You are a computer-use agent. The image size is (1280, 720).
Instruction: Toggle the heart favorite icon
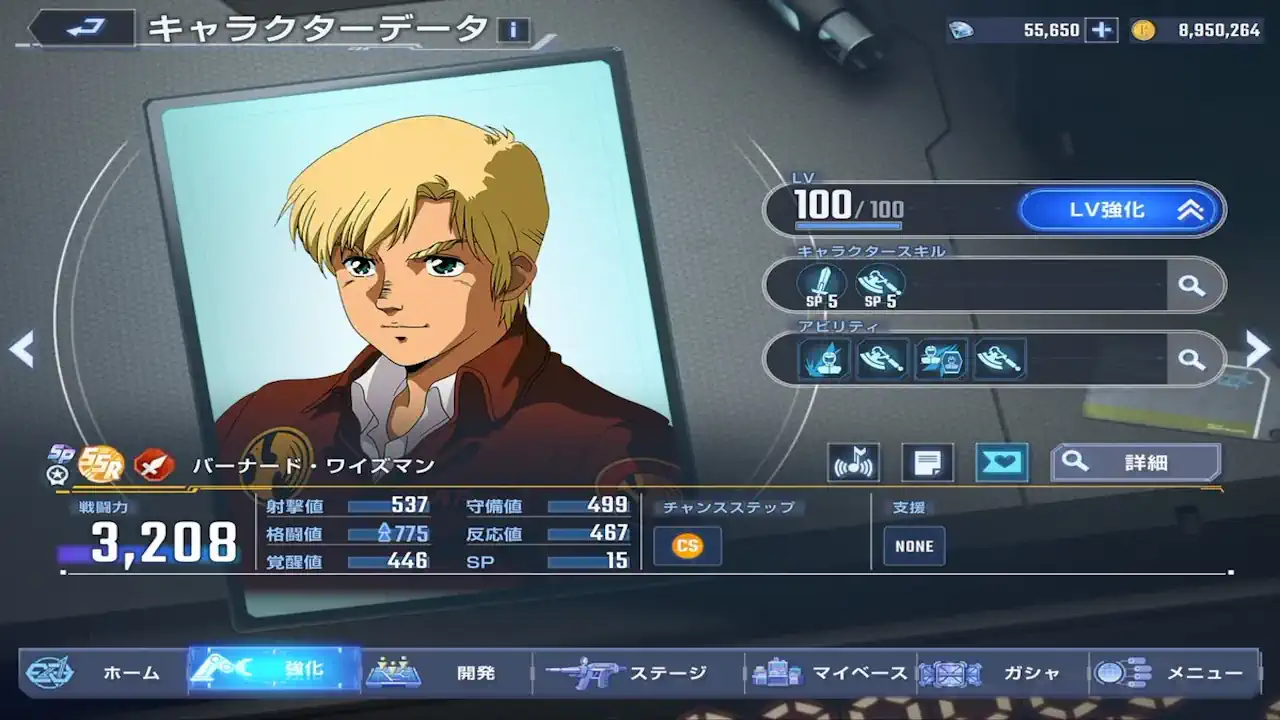pos(1001,462)
